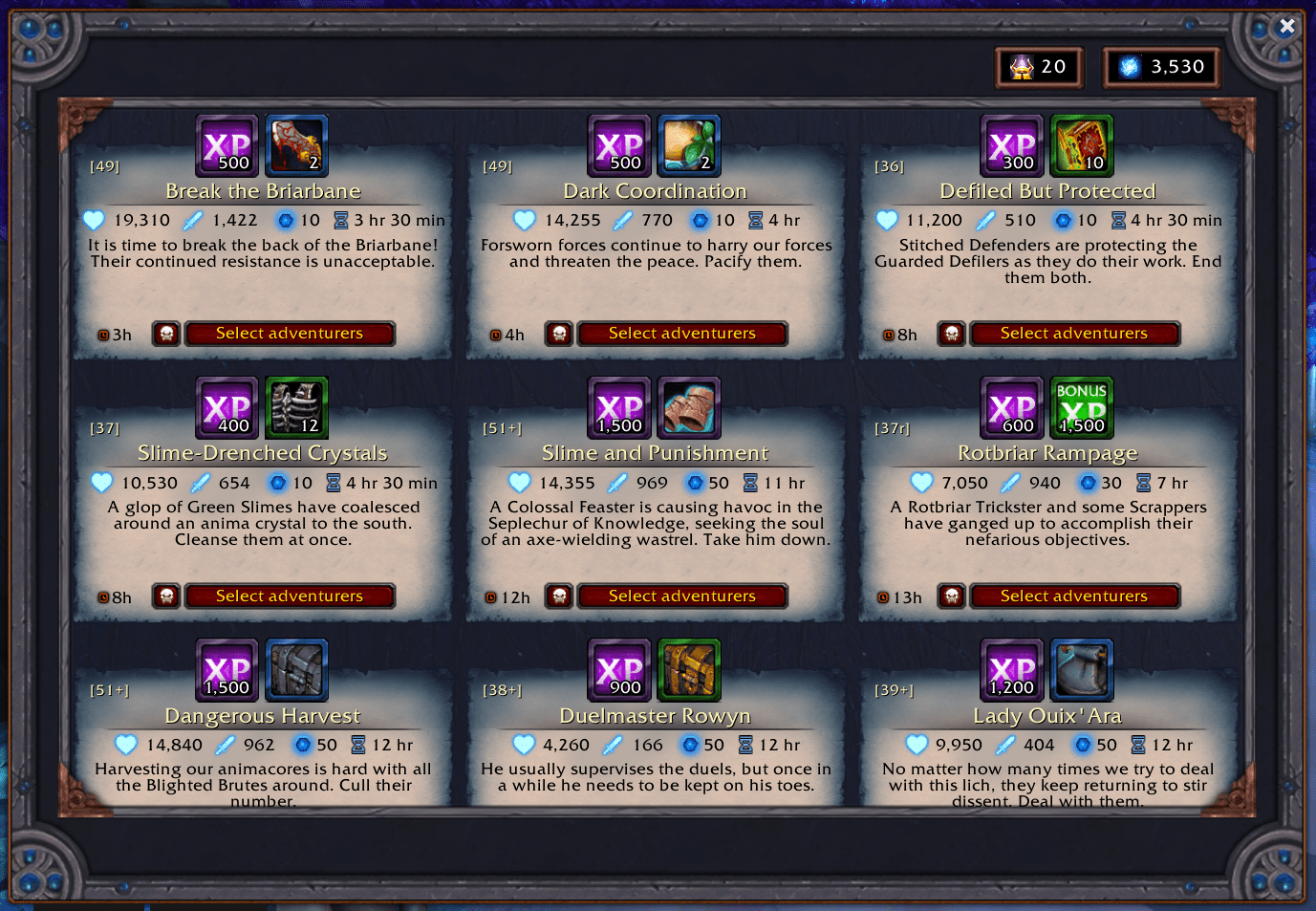Screen dimensions: 1316x911
Task: Inspect the herb satchel reward on Dark Coordination
Action: (x=689, y=145)
